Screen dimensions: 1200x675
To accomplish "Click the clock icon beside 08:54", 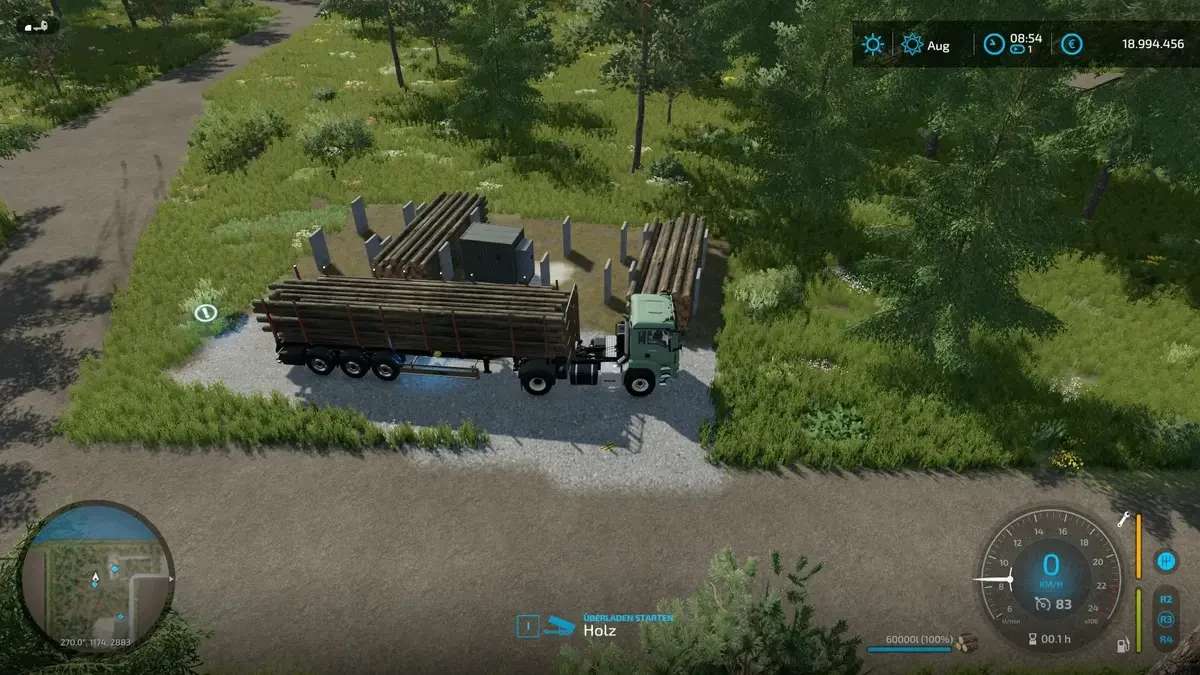I will [993, 45].
